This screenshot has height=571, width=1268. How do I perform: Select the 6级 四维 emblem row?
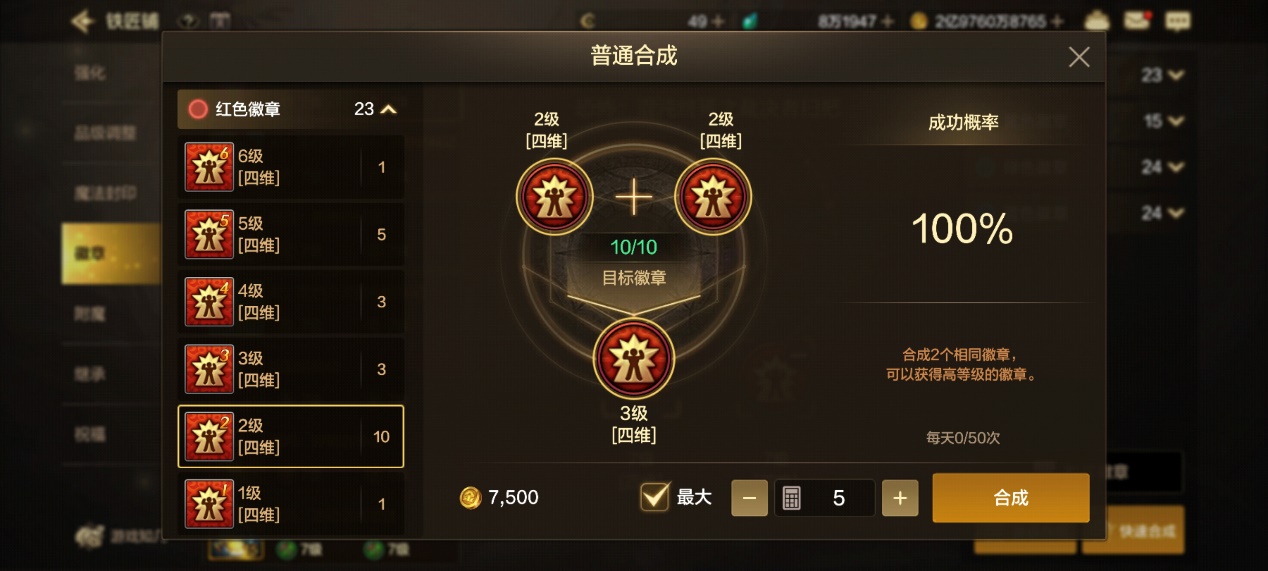coord(290,167)
